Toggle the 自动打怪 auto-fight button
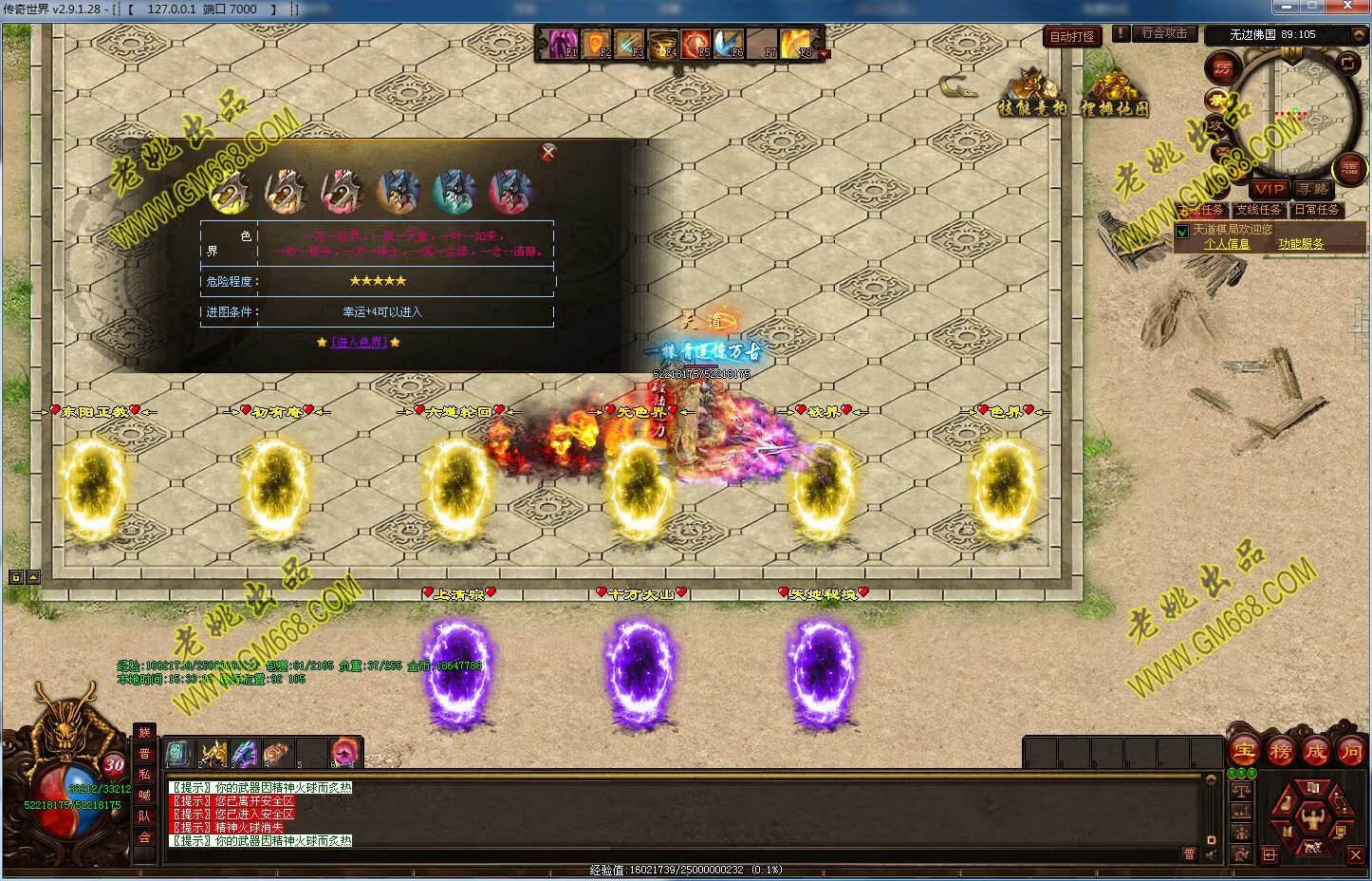Screen dimensions: 1372x881 tap(1072, 37)
